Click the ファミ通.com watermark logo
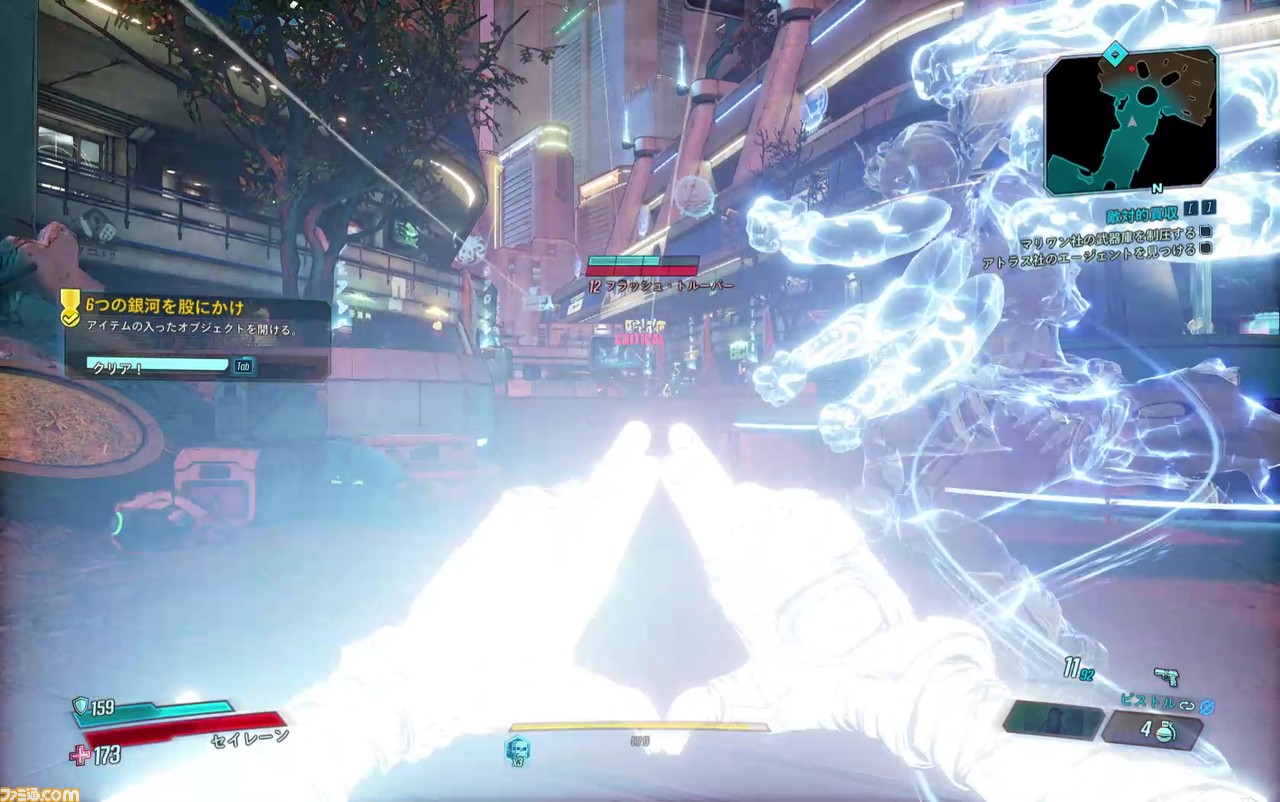 tap(40, 793)
